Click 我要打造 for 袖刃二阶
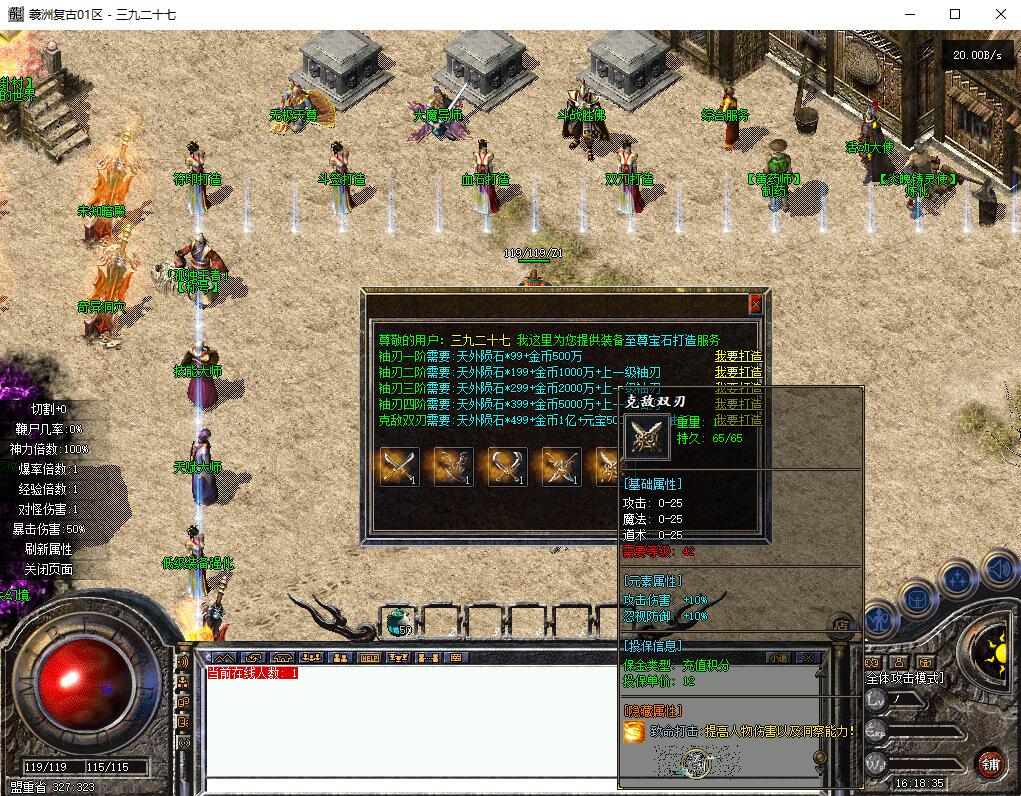This screenshot has width=1021, height=796. [737, 372]
